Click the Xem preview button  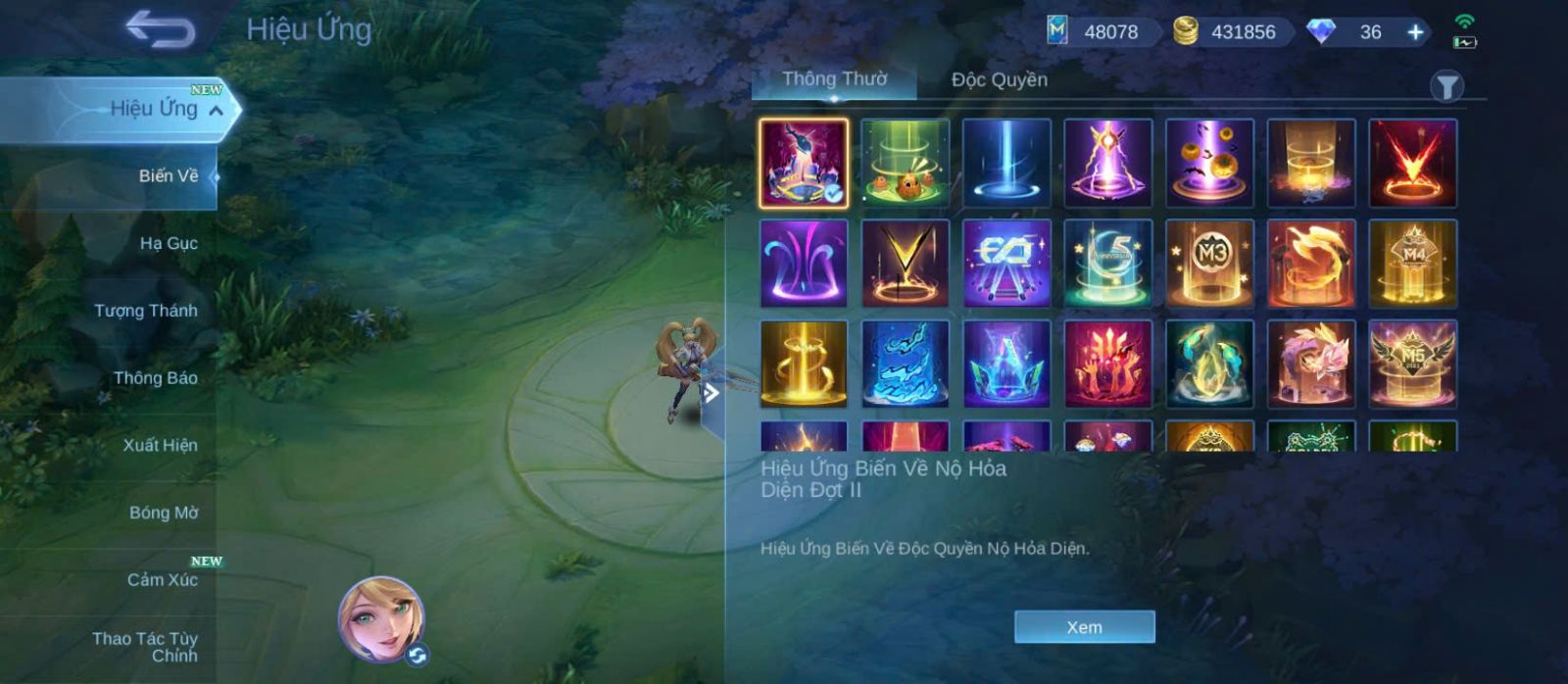1084,627
